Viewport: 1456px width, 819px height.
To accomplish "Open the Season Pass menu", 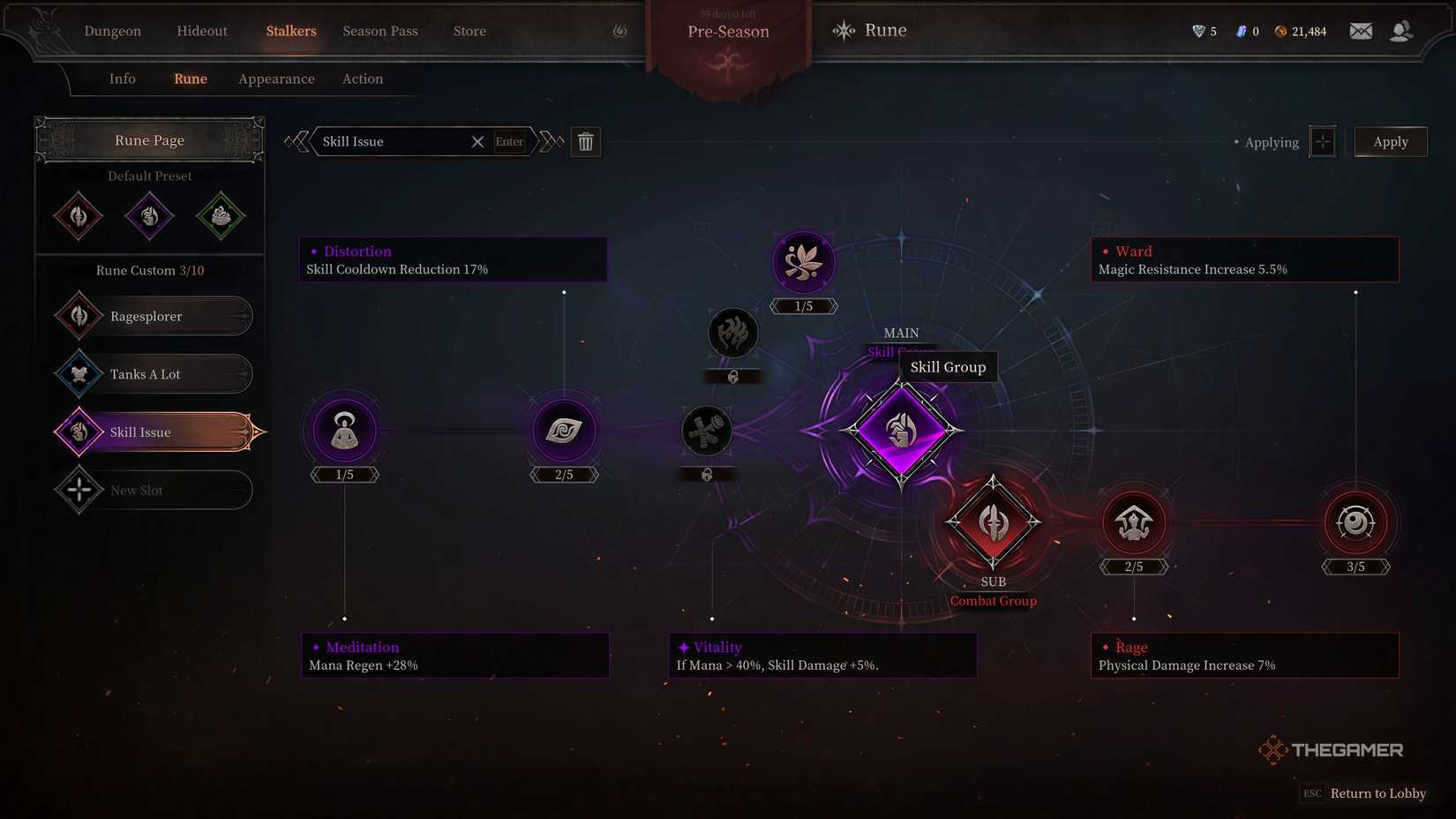I will coord(379,31).
